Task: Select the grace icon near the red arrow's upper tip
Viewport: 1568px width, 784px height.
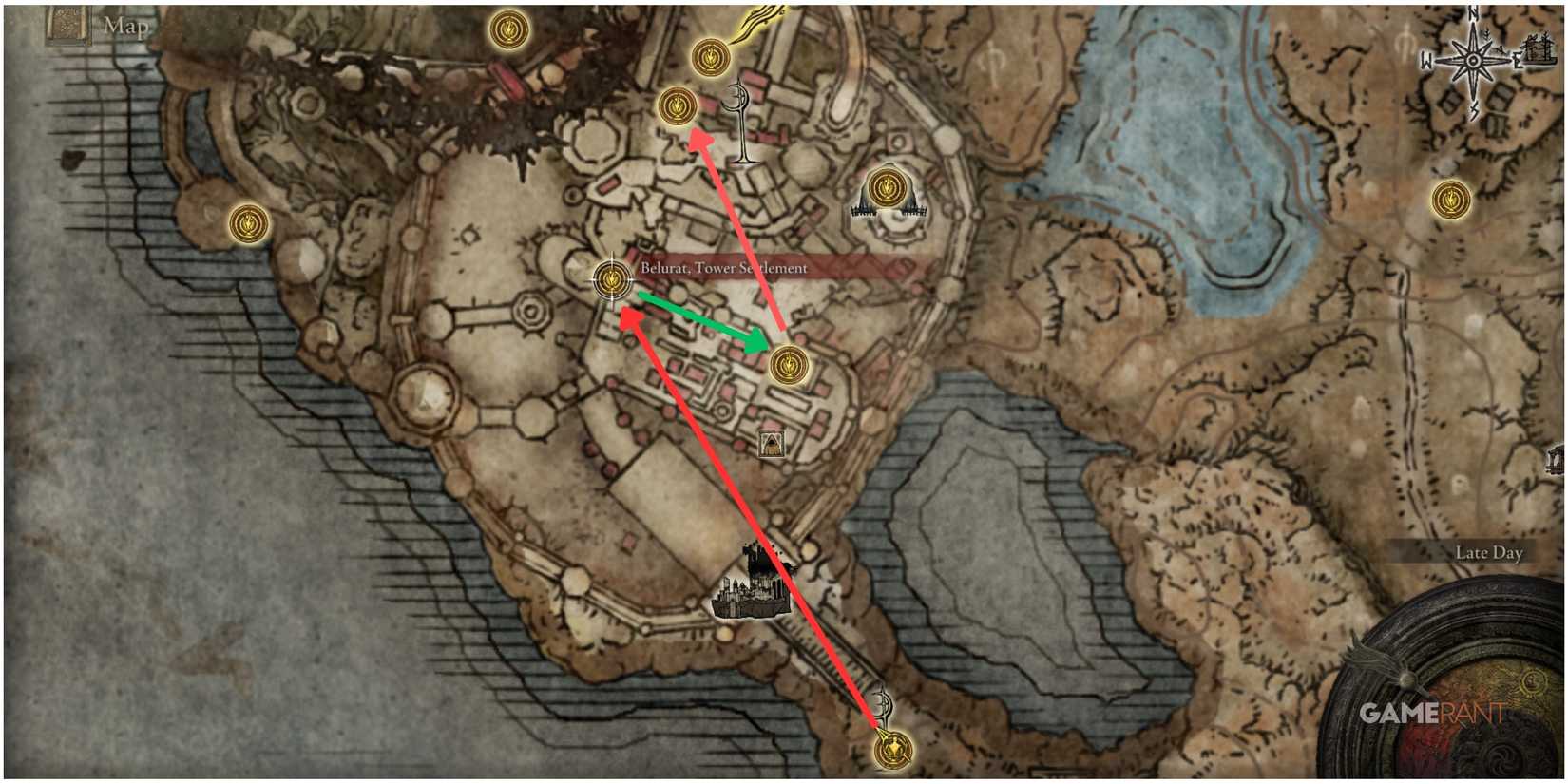Action: click(678, 106)
